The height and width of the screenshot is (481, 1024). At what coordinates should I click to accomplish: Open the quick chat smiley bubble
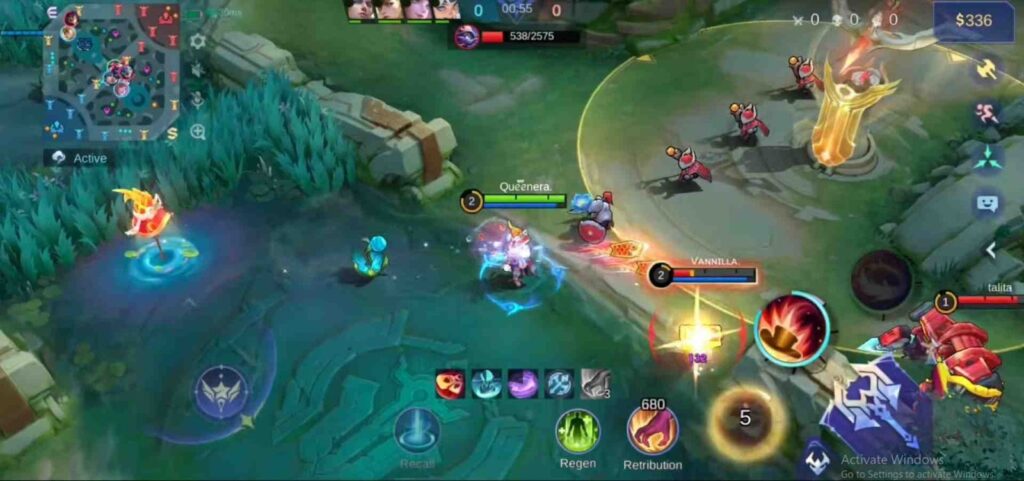coord(987,203)
